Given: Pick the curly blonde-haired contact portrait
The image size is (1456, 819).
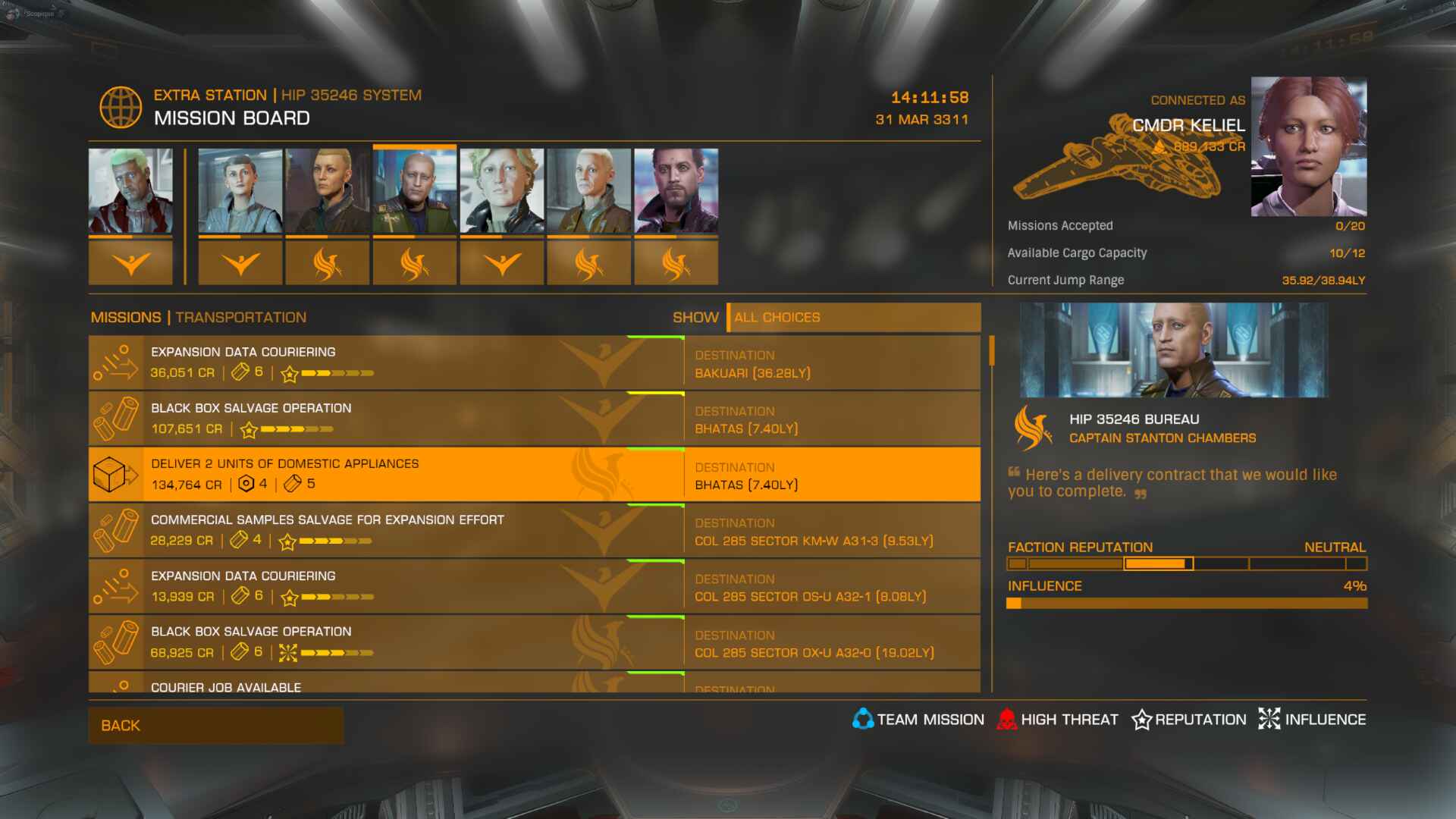Looking at the screenshot, I should (x=502, y=191).
